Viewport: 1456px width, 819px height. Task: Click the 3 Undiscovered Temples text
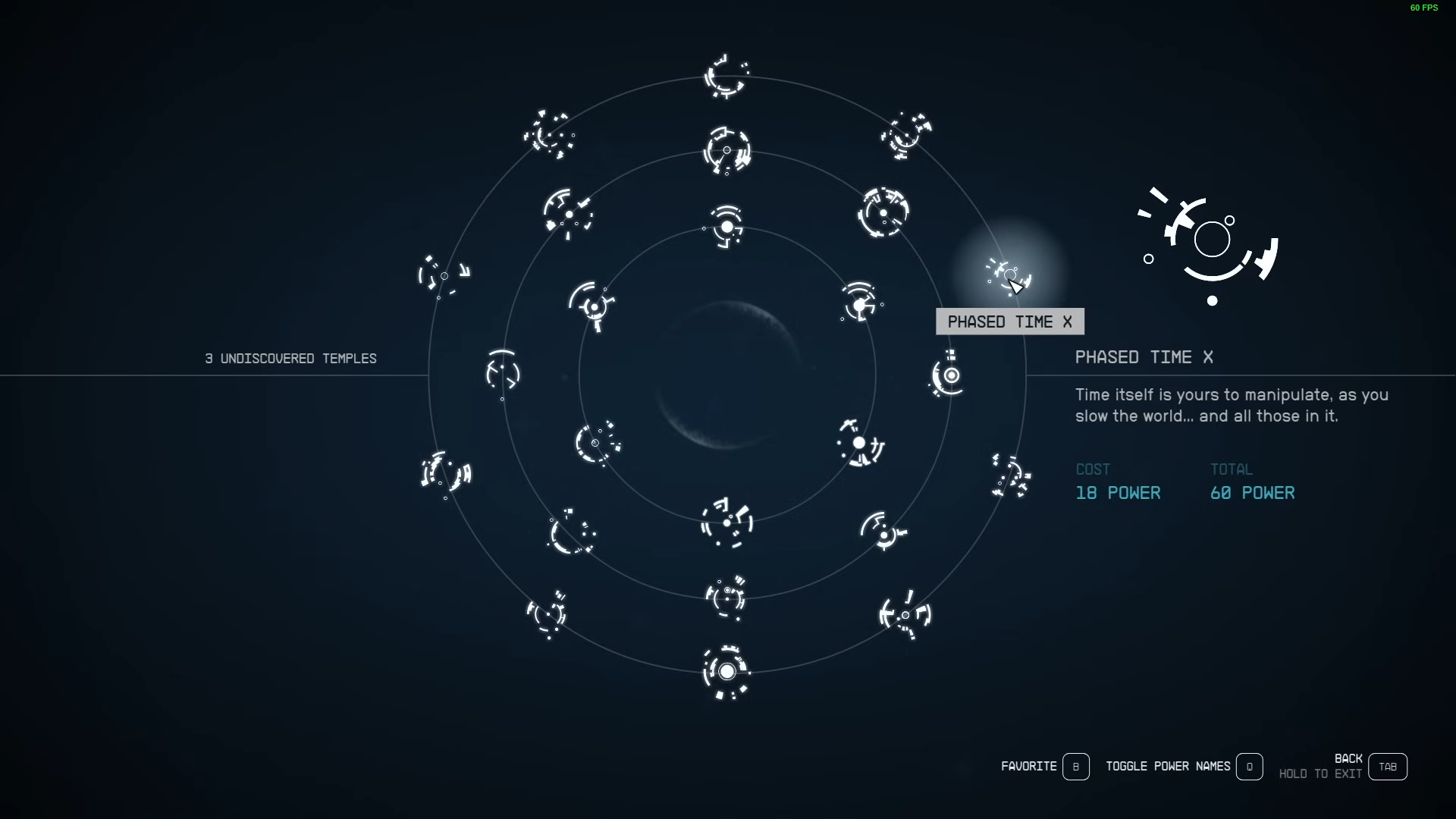tap(290, 359)
